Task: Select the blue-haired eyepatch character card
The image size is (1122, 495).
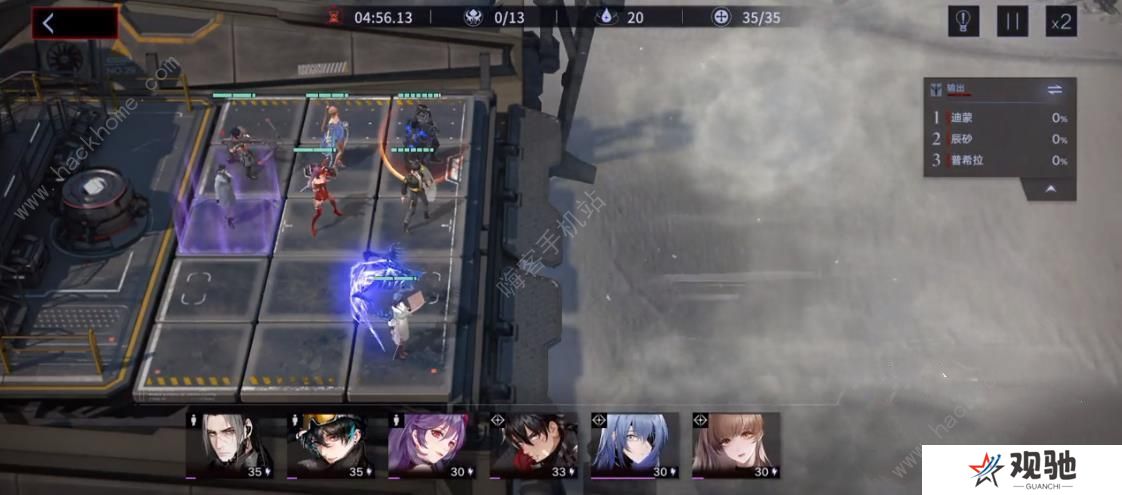Action: pyautogui.click(x=634, y=445)
